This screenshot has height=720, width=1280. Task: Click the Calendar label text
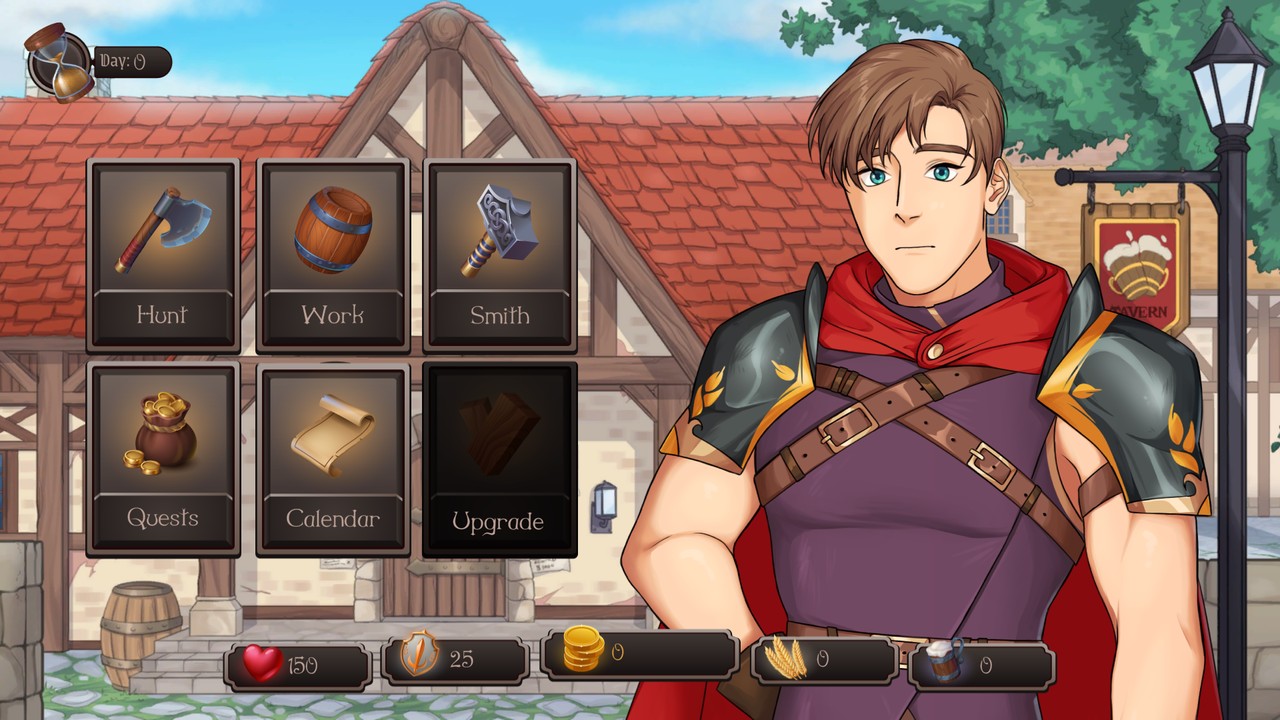click(x=331, y=519)
